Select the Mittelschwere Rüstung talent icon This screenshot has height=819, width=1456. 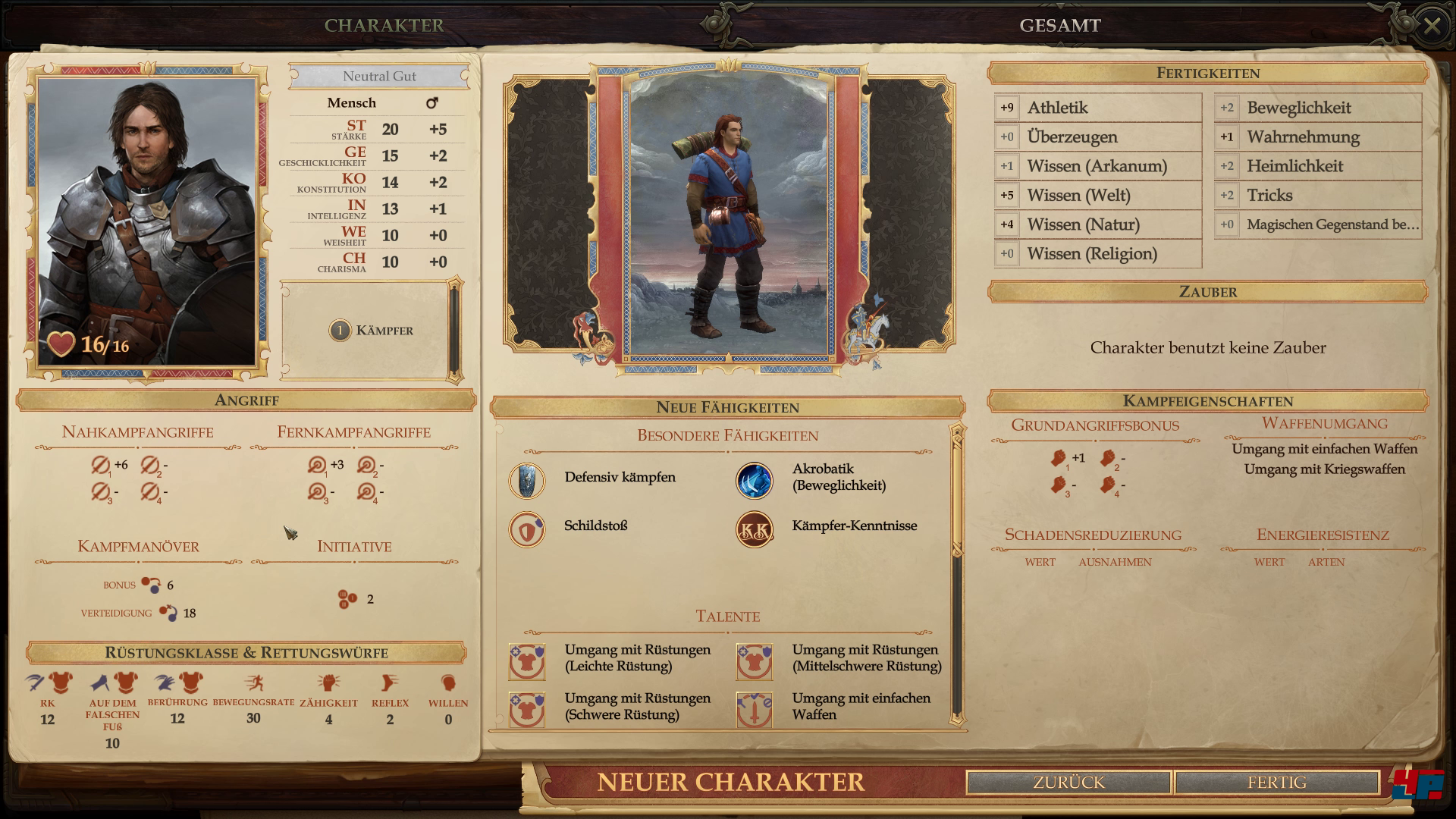pos(754,661)
